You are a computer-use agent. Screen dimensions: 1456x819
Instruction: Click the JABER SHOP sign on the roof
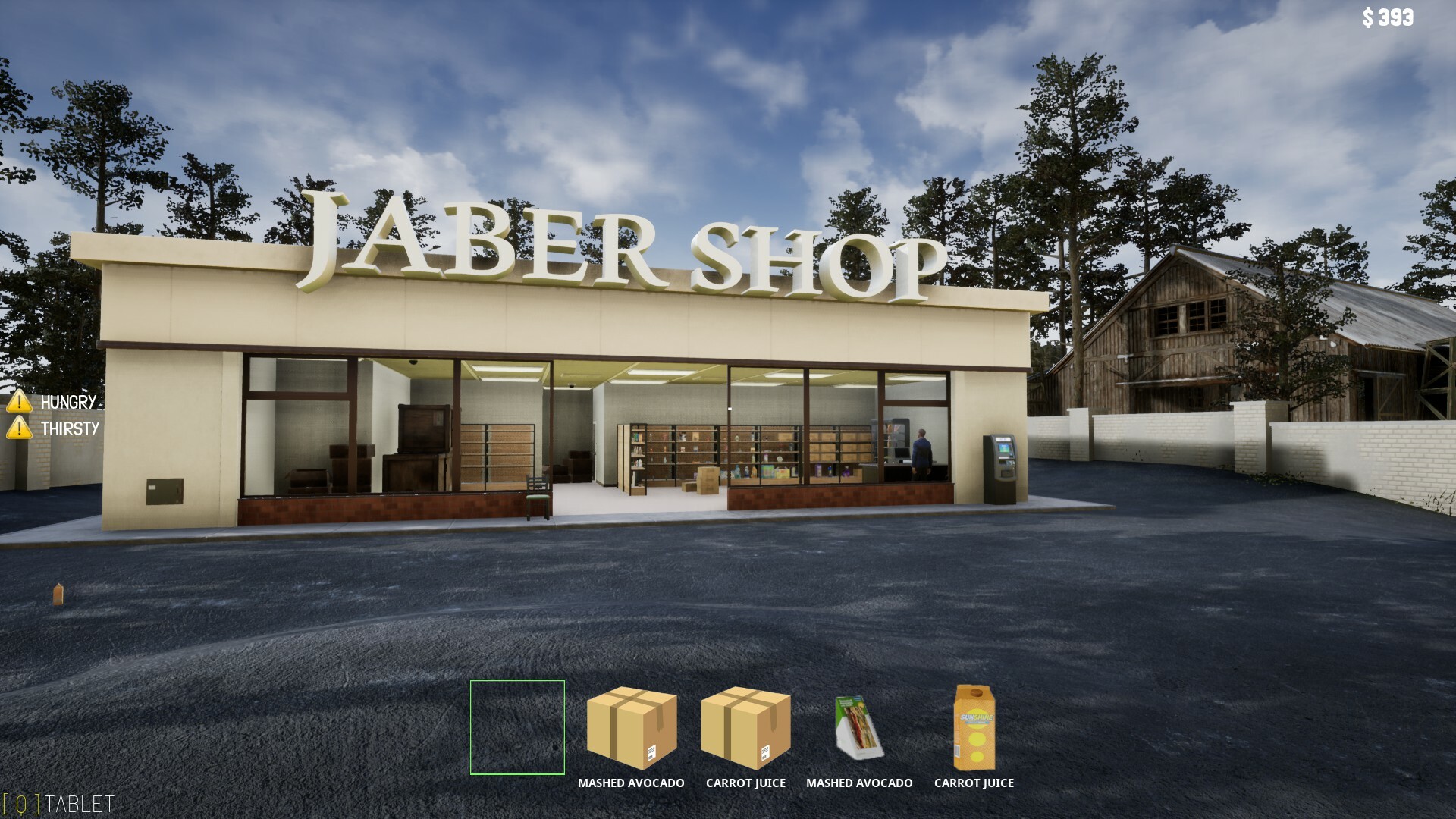click(x=622, y=243)
